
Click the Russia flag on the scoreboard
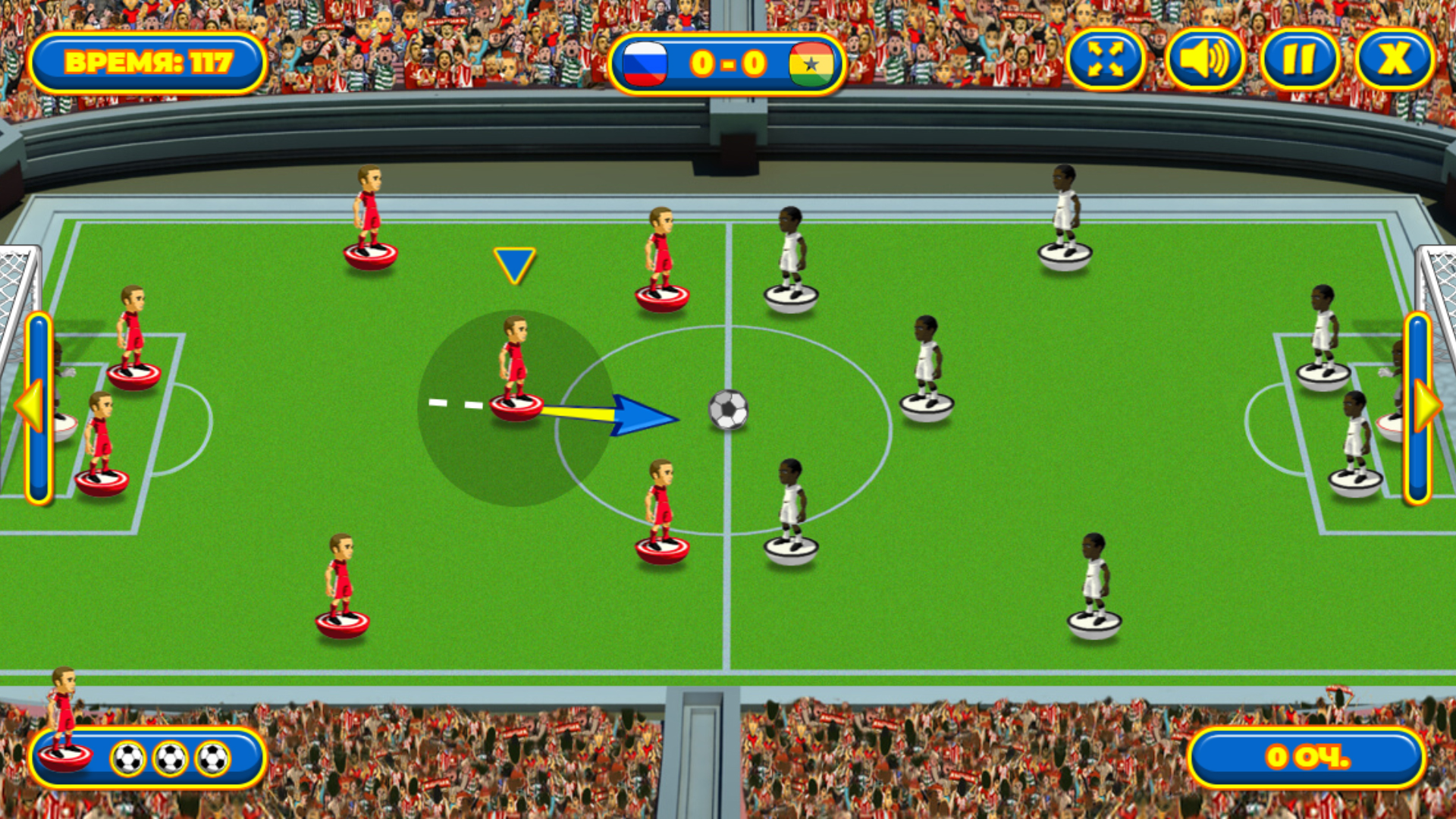click(646, 64)
